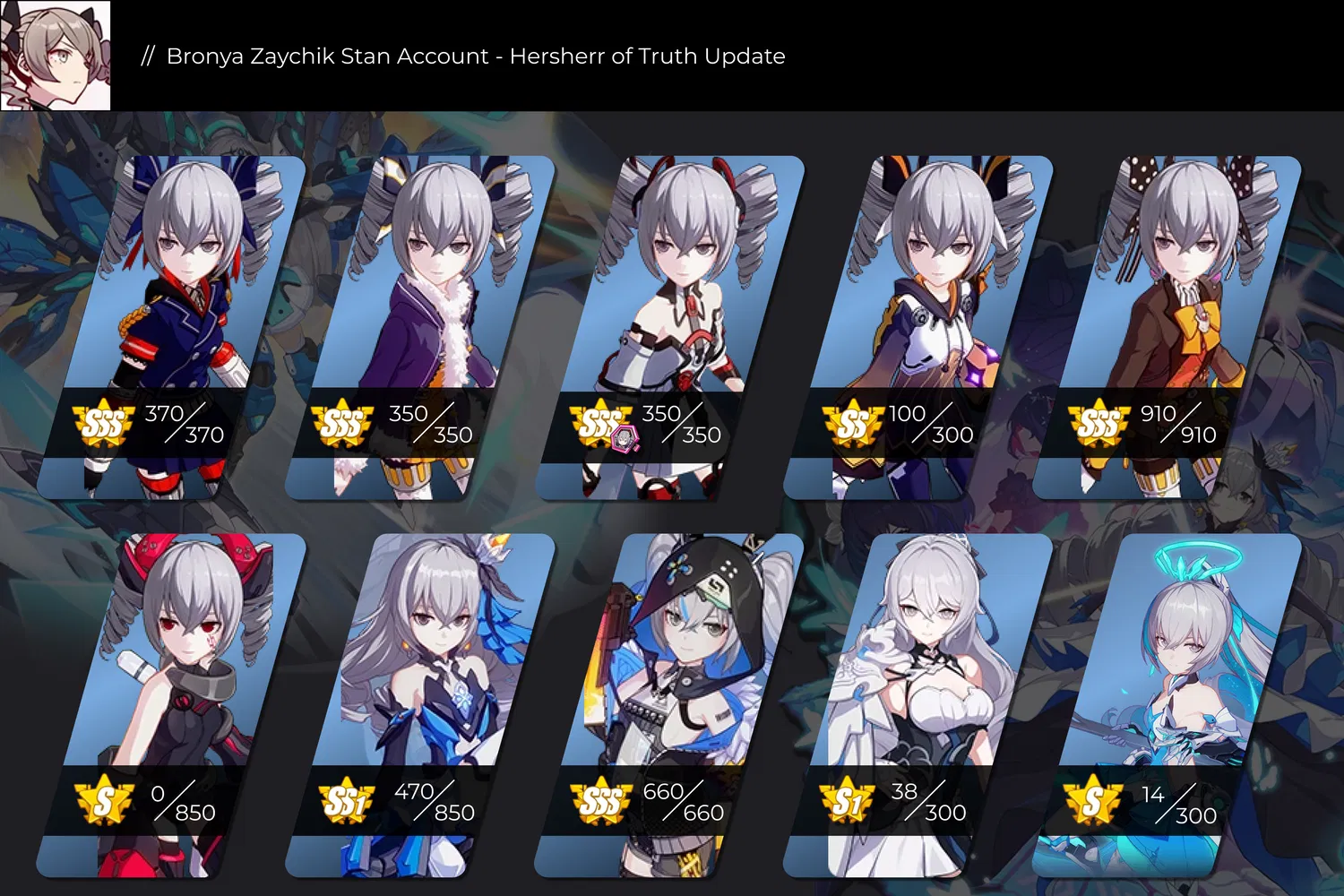Select the Herrscher of Reason character card
The image size is (1344, 896).
tap(419, 663)
